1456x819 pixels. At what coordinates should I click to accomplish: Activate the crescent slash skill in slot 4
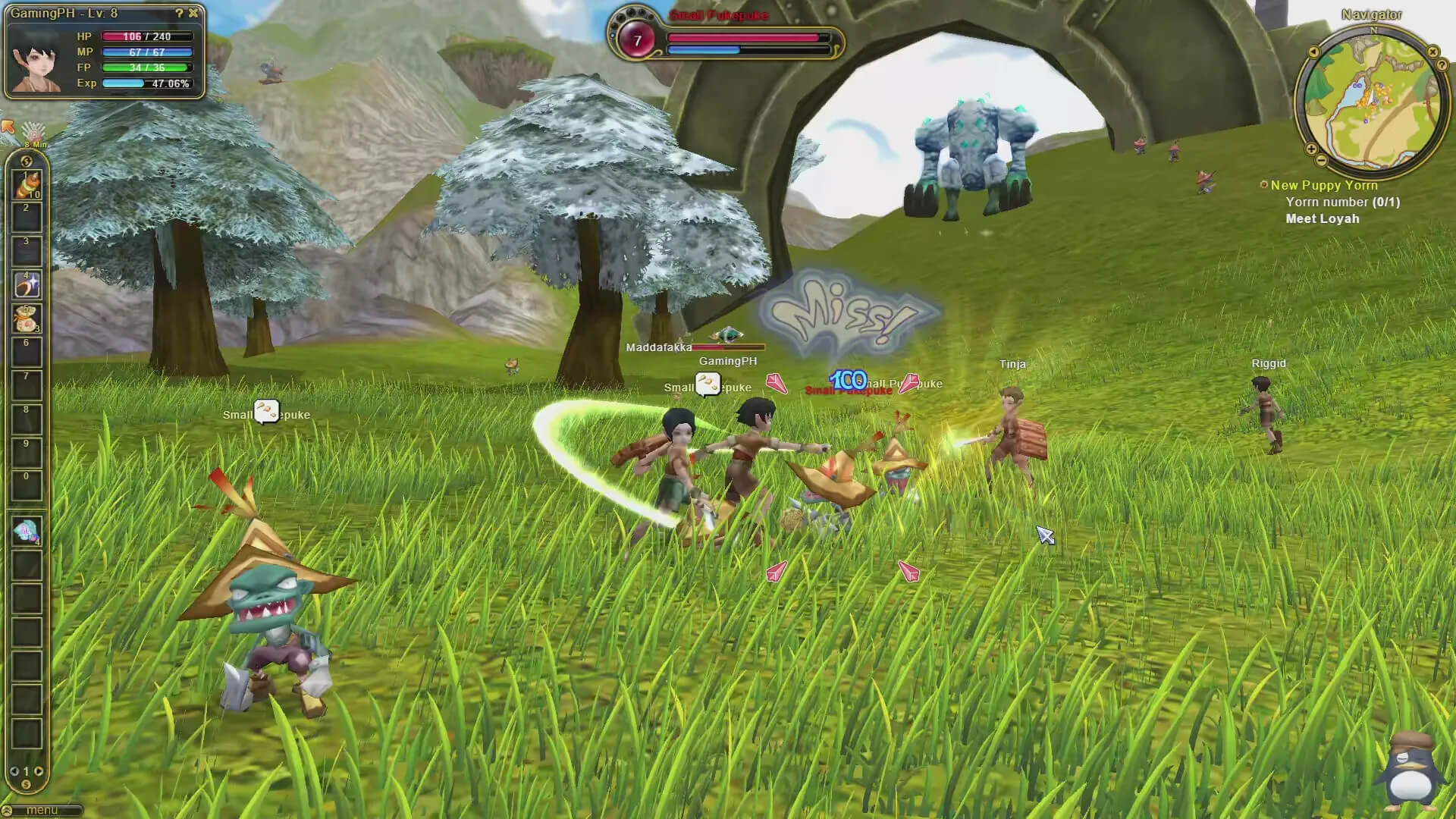(27, 285)
